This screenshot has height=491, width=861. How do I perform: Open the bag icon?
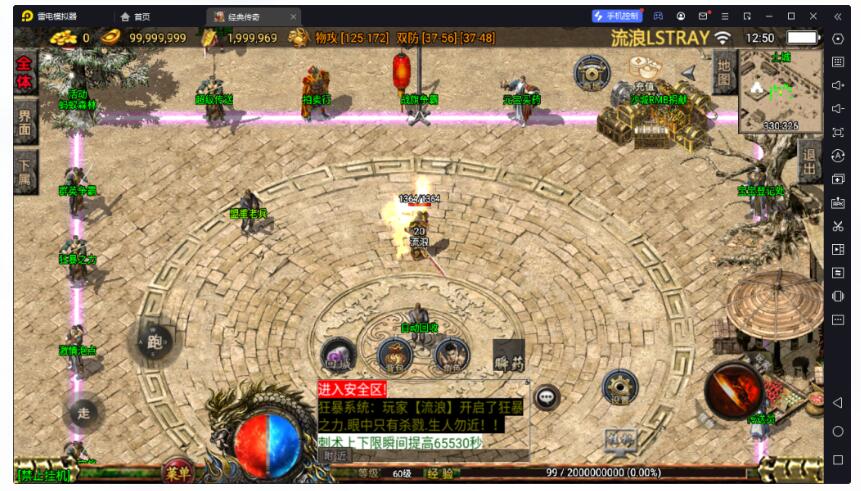[395, 354]
